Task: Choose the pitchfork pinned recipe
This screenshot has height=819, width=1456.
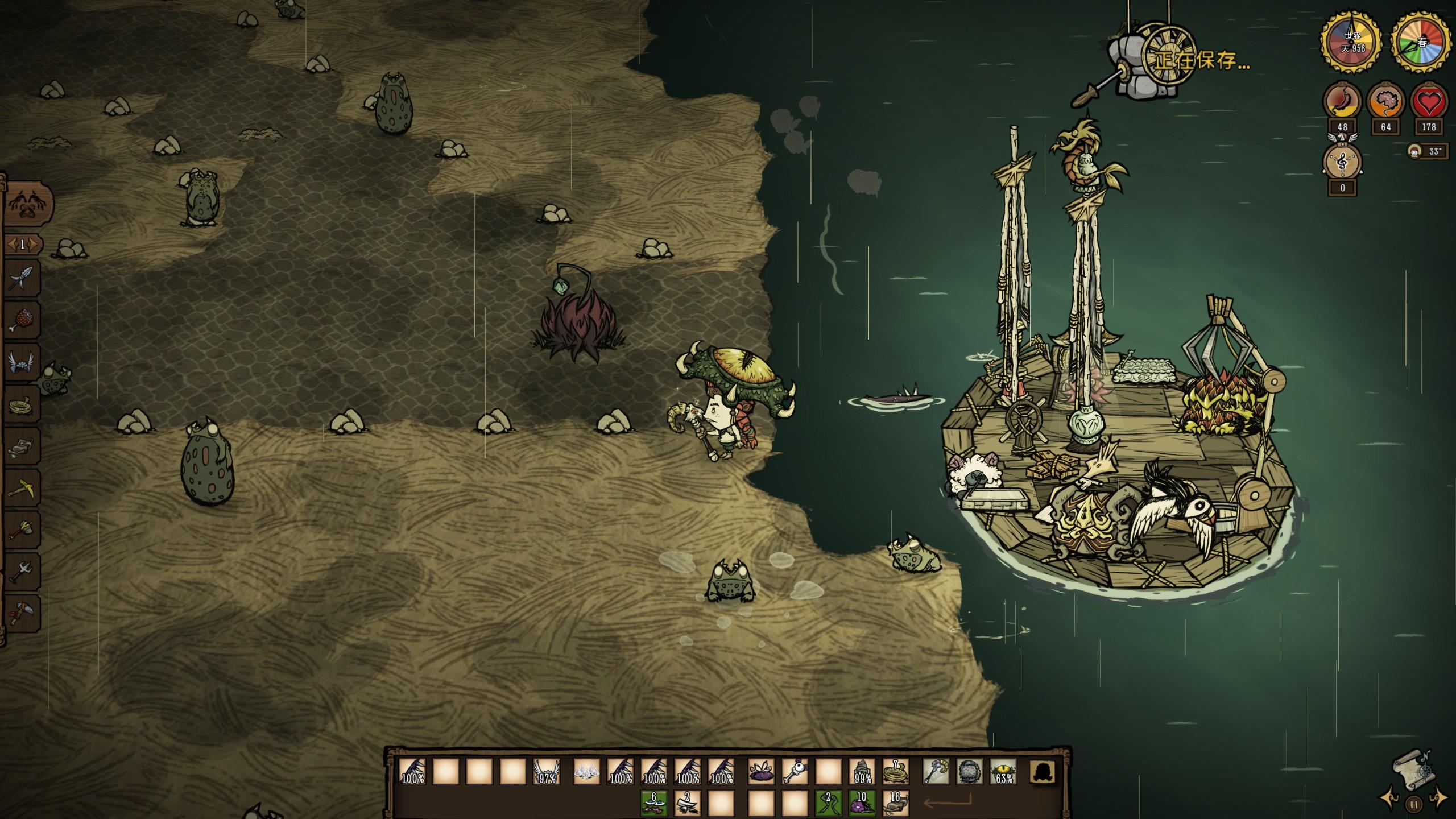Action: coord(23,572)
